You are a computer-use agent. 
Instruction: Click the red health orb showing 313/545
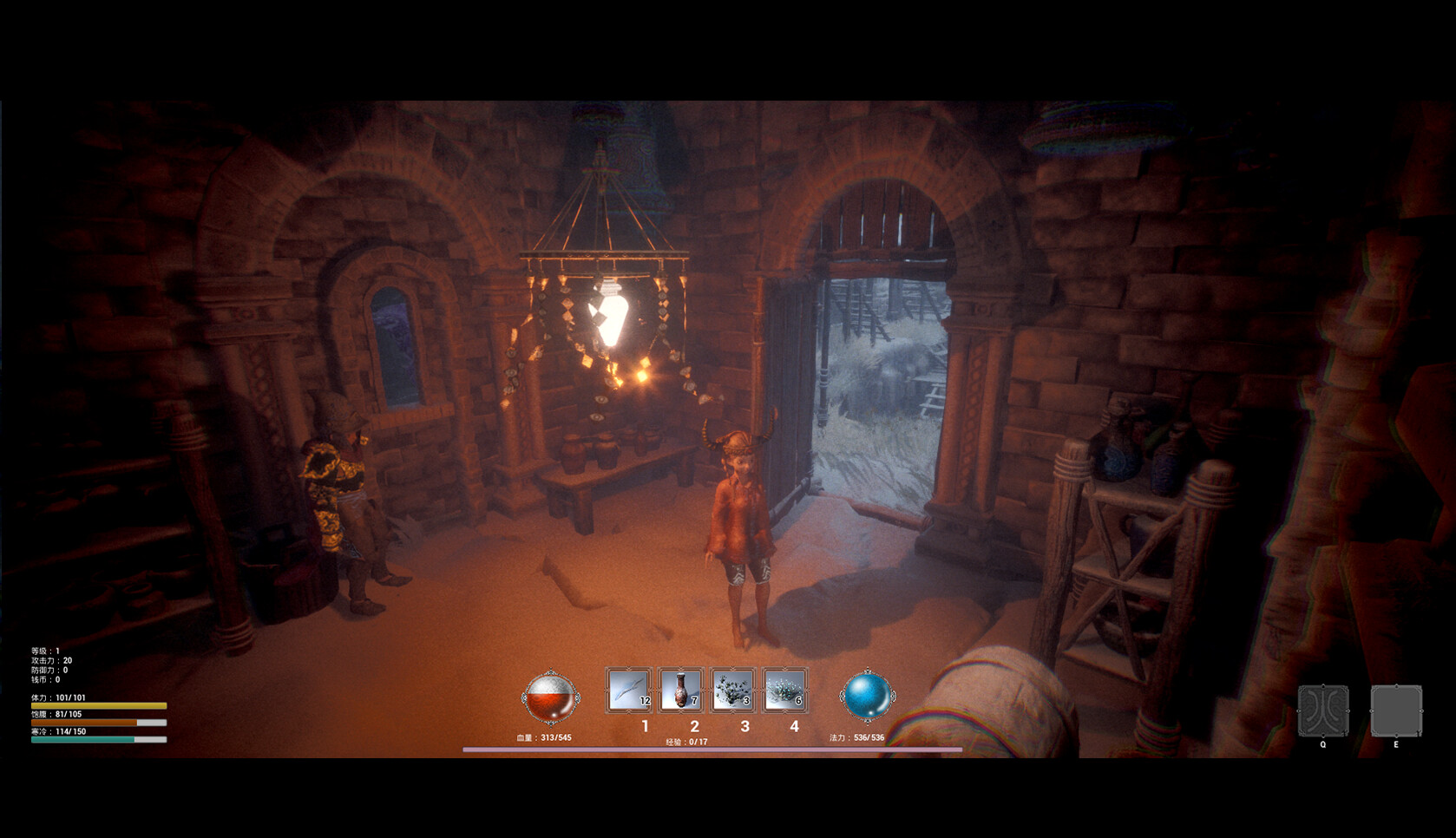tap(549, 698)
